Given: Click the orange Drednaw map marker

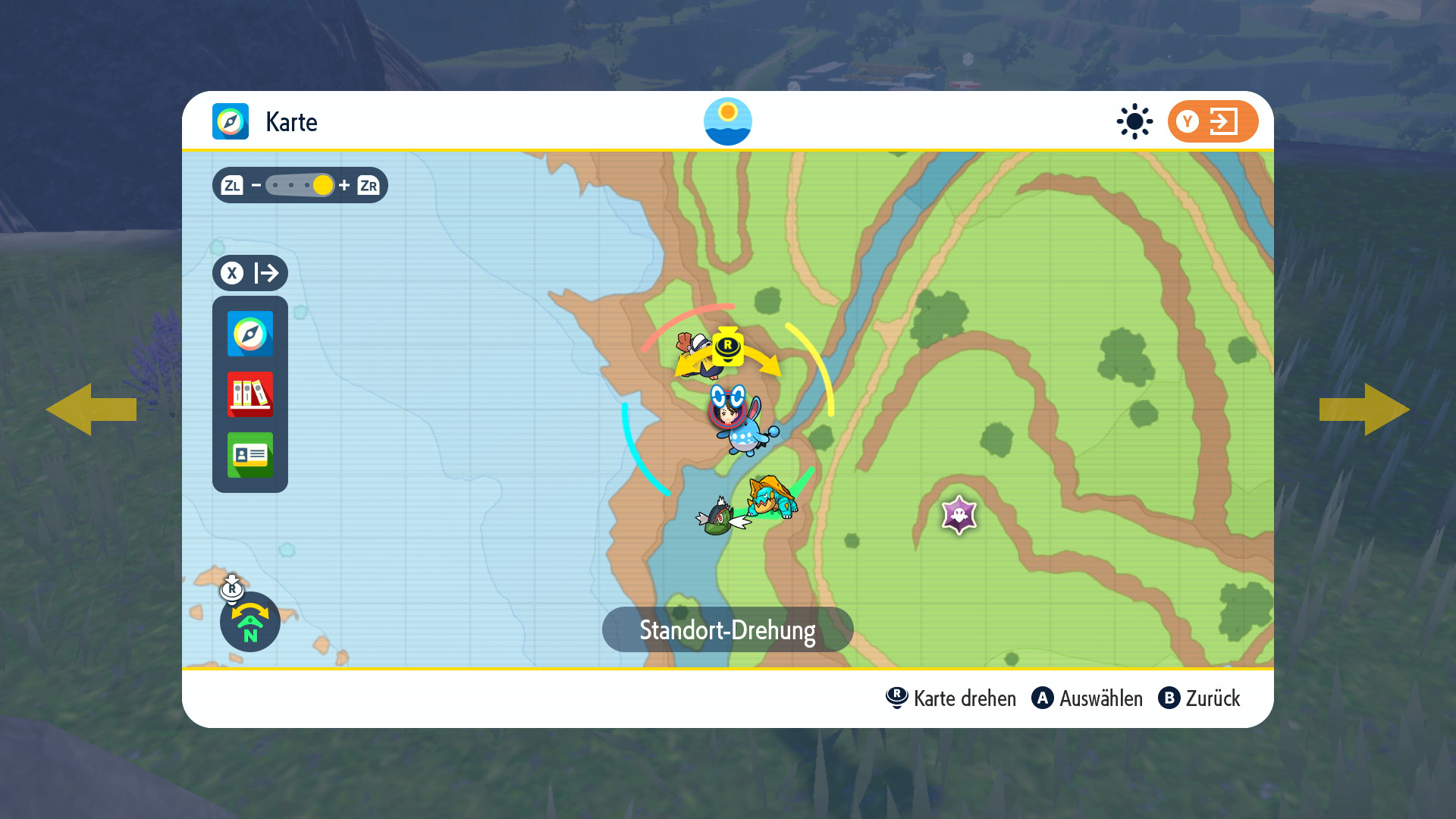Looking at the screenshot, I should (x=772, y=497).
